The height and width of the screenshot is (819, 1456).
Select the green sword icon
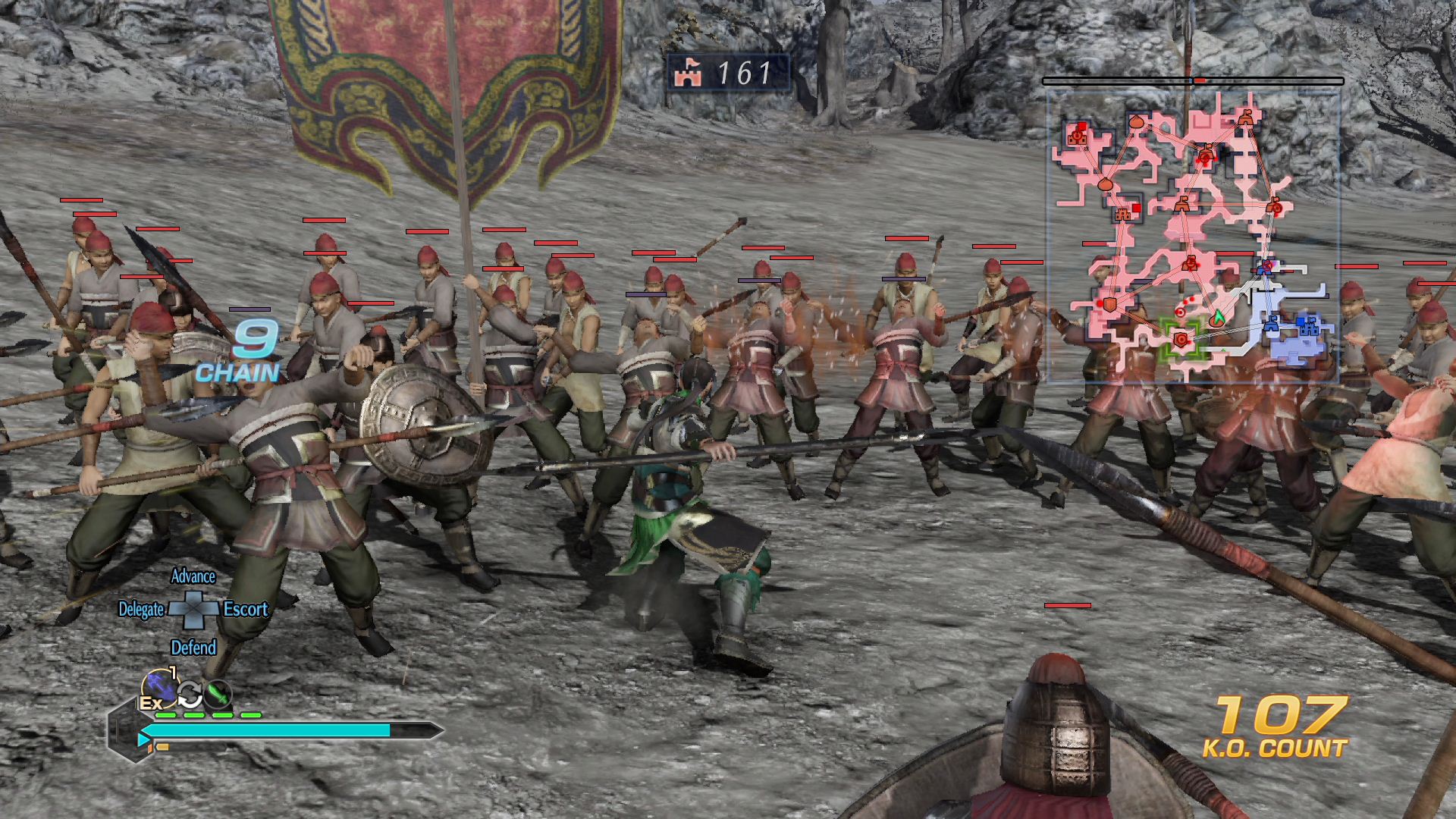click(218, 692)
